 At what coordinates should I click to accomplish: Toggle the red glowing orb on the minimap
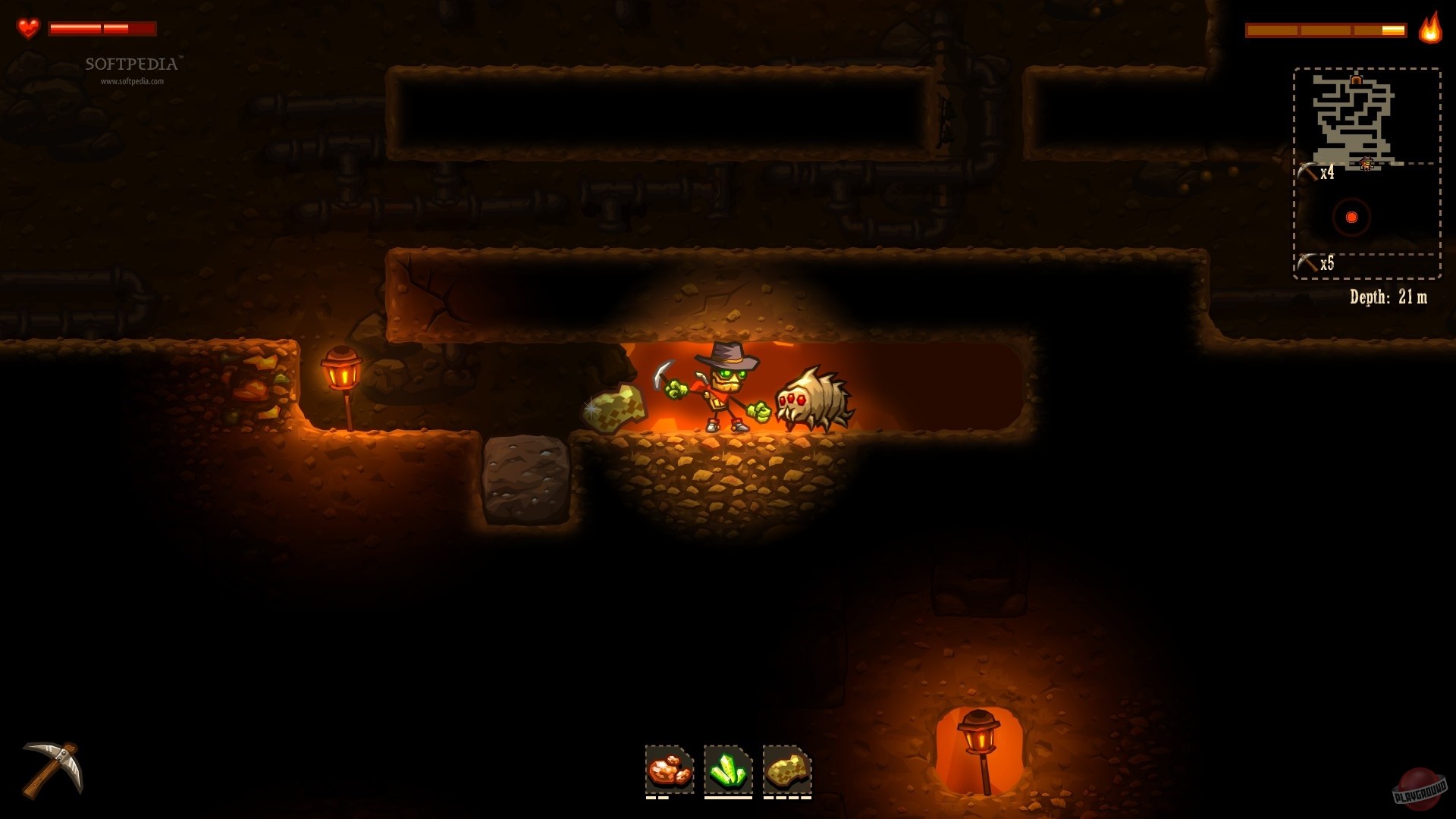coord(1351,217)
